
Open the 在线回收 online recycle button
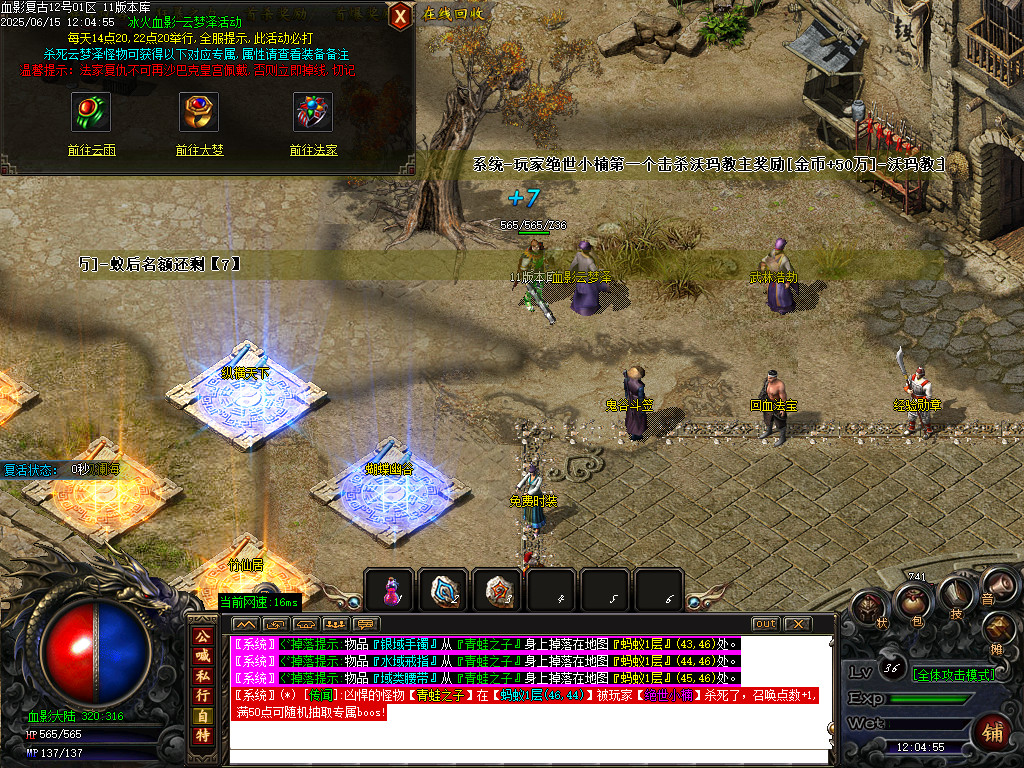point(453,14)
